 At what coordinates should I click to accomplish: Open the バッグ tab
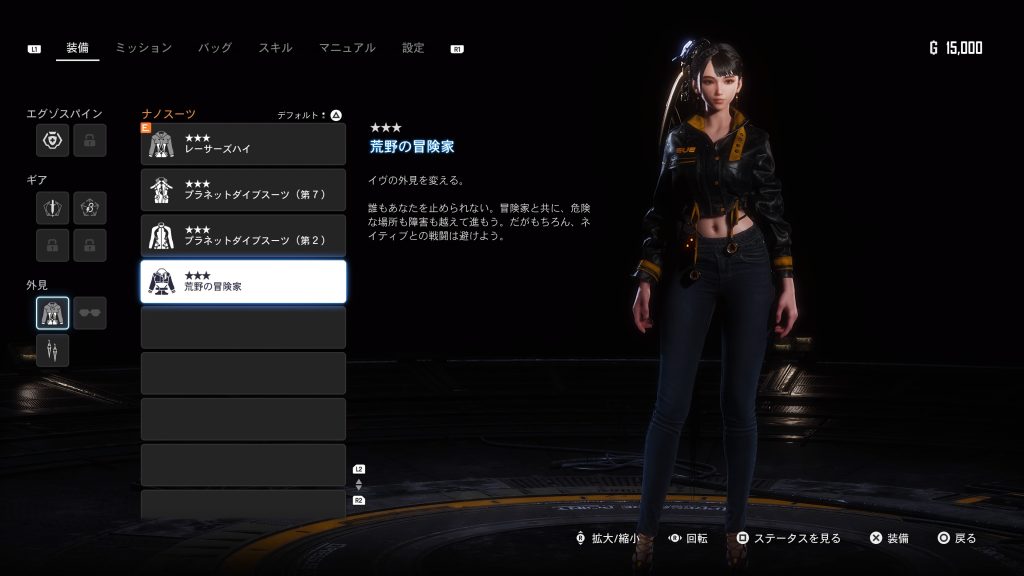[215, 48]
